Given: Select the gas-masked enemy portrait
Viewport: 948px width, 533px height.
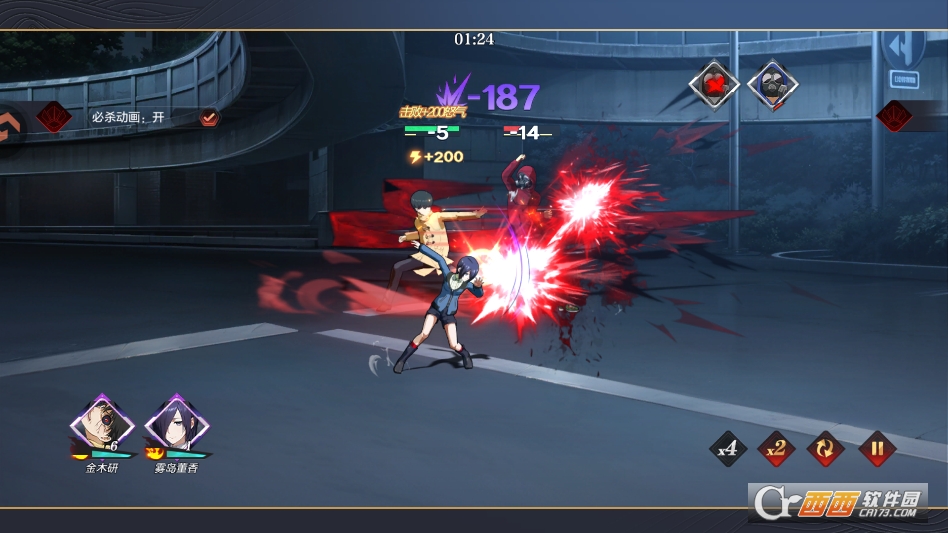Looking at the screenshot, I should [x=771, y=86].
